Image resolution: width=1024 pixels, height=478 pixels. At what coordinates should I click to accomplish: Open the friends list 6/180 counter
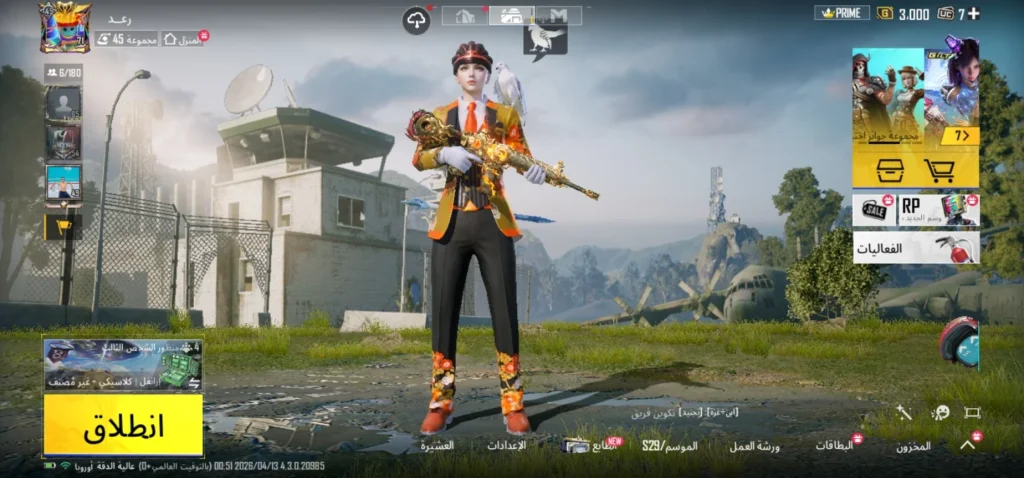62,72
